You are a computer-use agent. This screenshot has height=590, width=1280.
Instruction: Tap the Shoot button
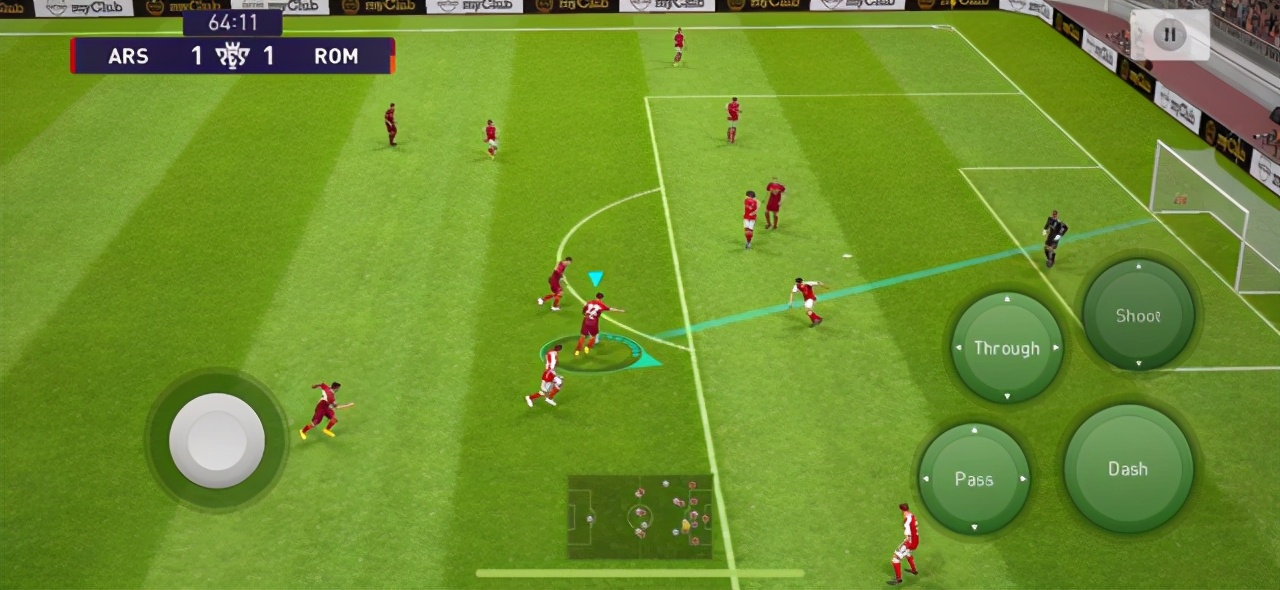click(1138, 315)
